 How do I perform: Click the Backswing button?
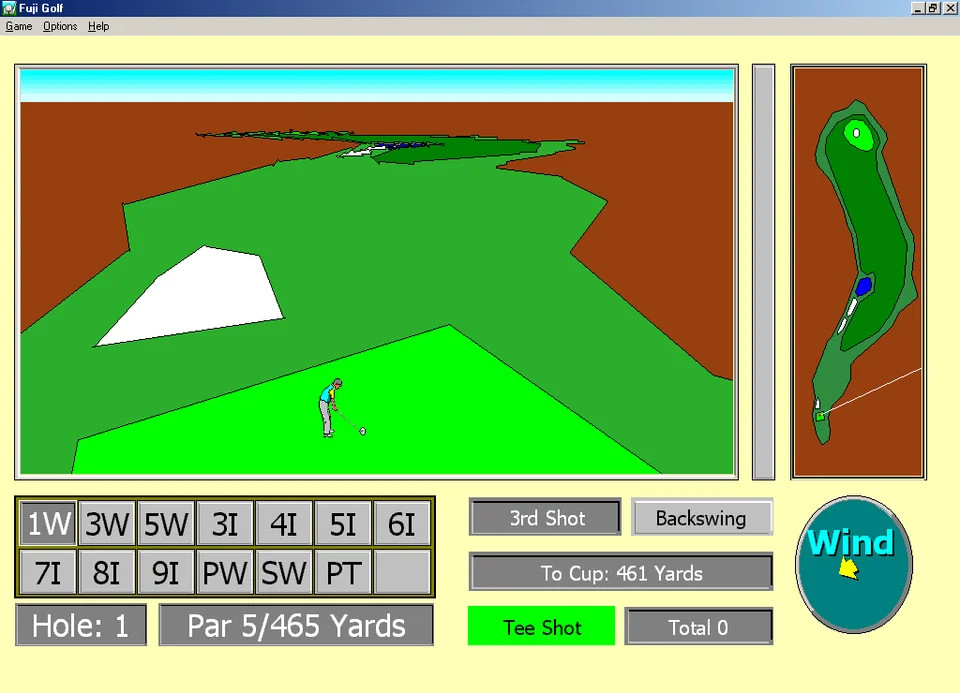point(701,518)
